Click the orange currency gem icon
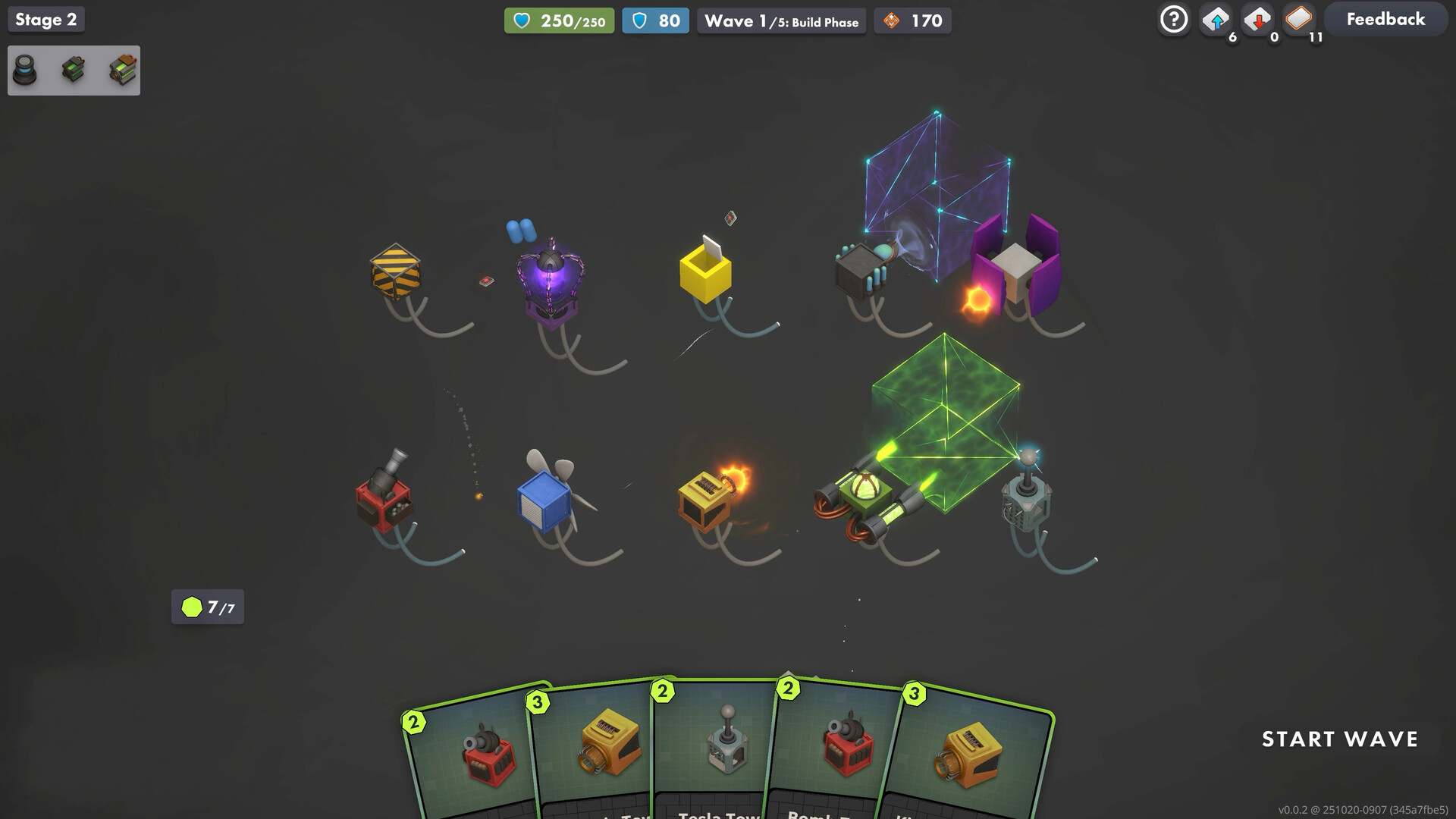This screenshot has width=1456, height=819. [890, 20]
